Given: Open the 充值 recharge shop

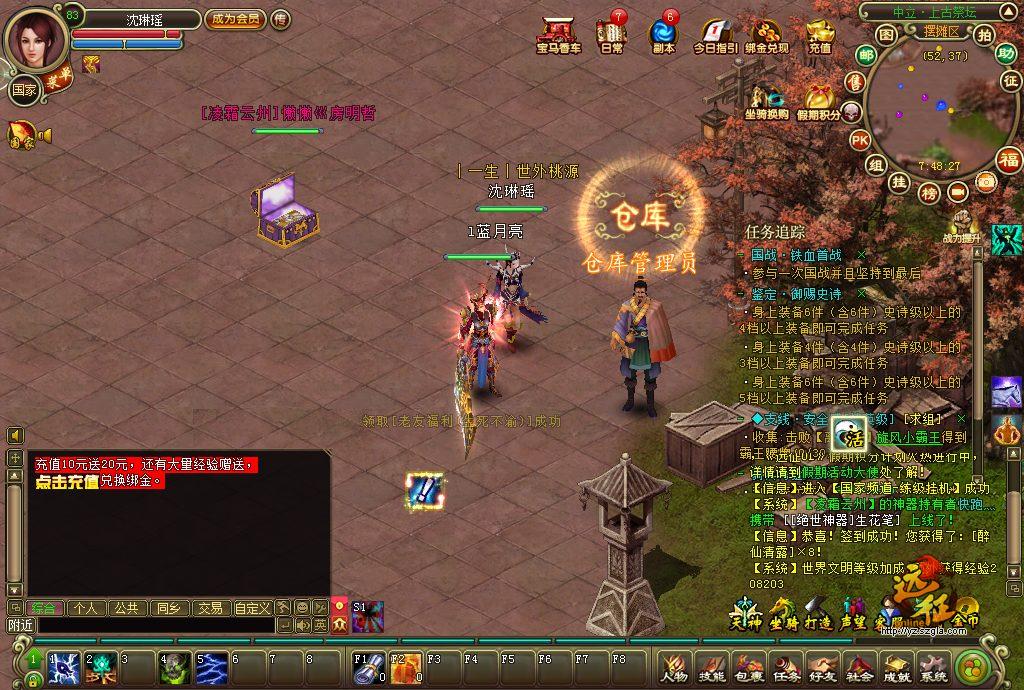Looking at the screenshot, I should 820,34.
